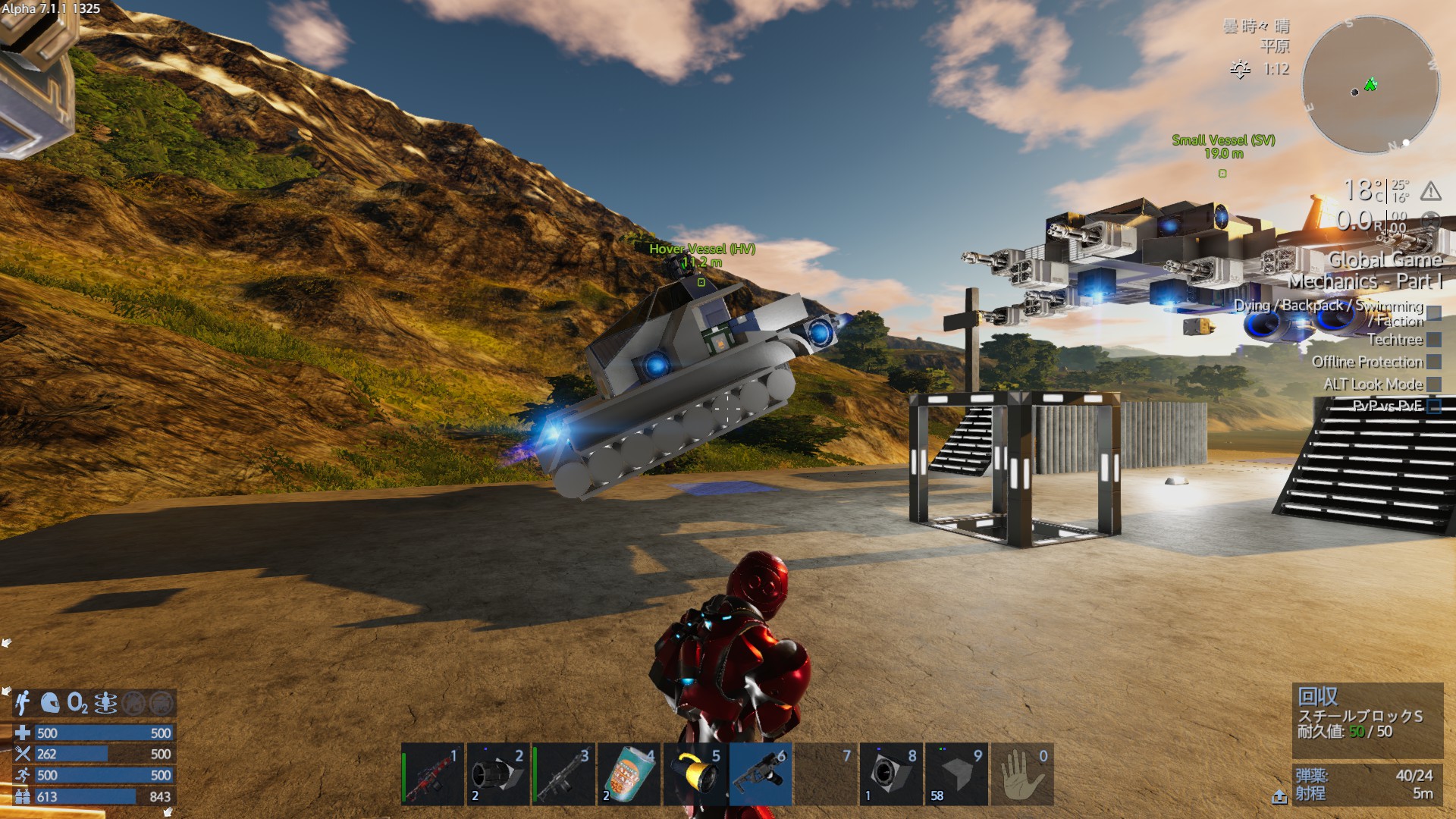Toggle the helmet status icon

[x=50, y=703]
